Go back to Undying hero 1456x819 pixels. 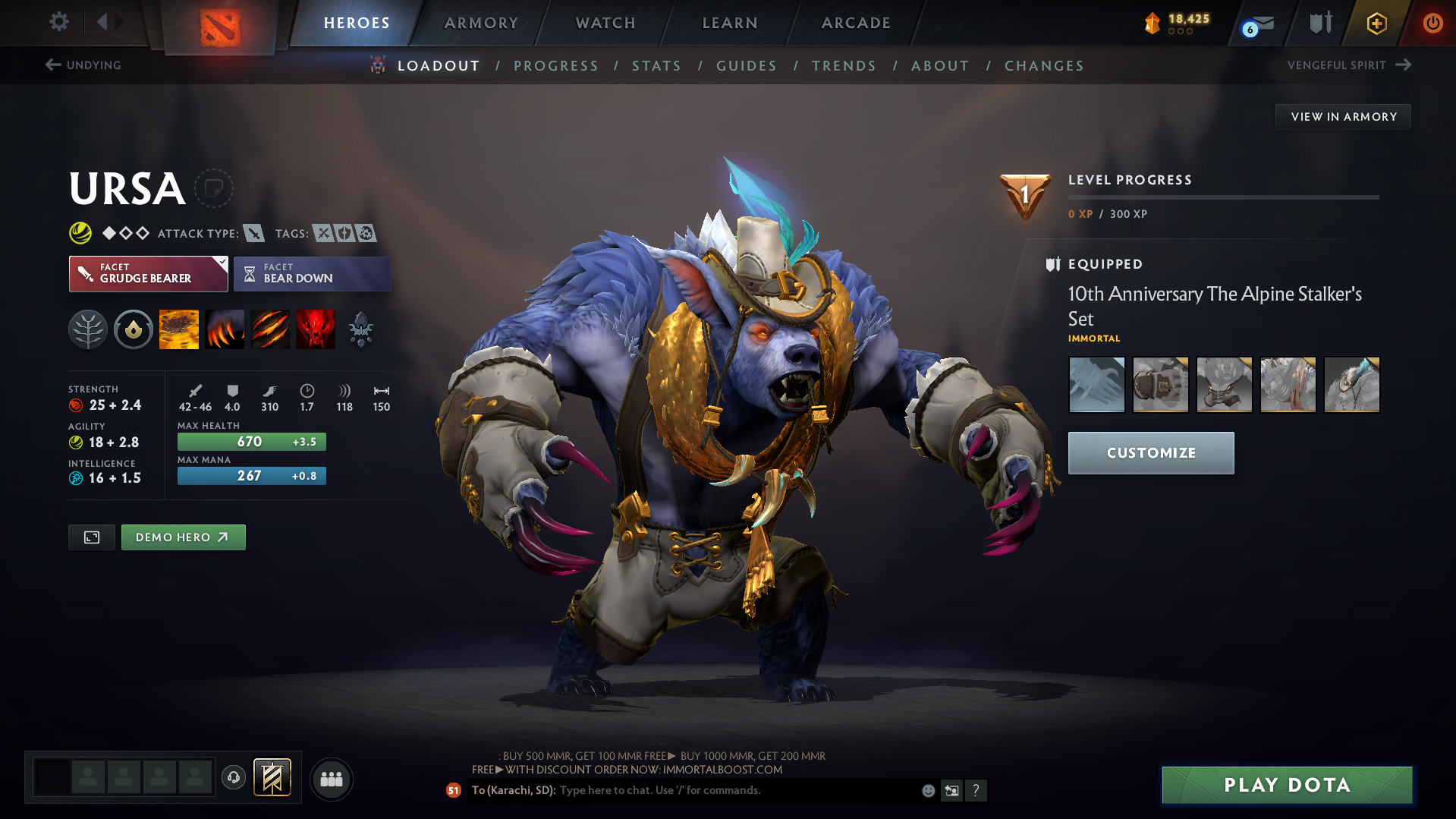click(x=83, y=65)
